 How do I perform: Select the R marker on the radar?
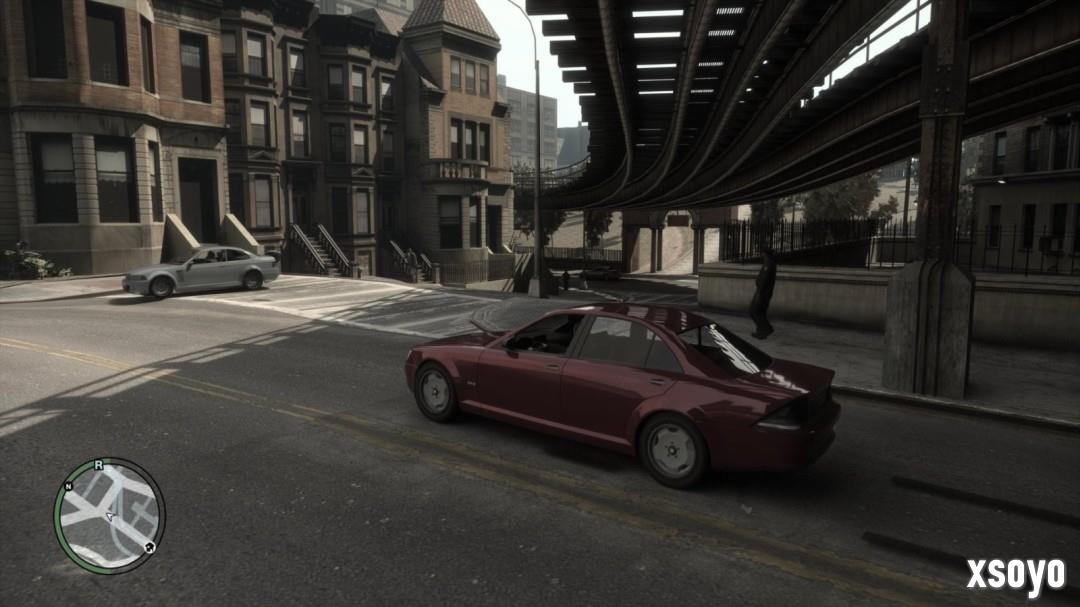click(98, 465)
